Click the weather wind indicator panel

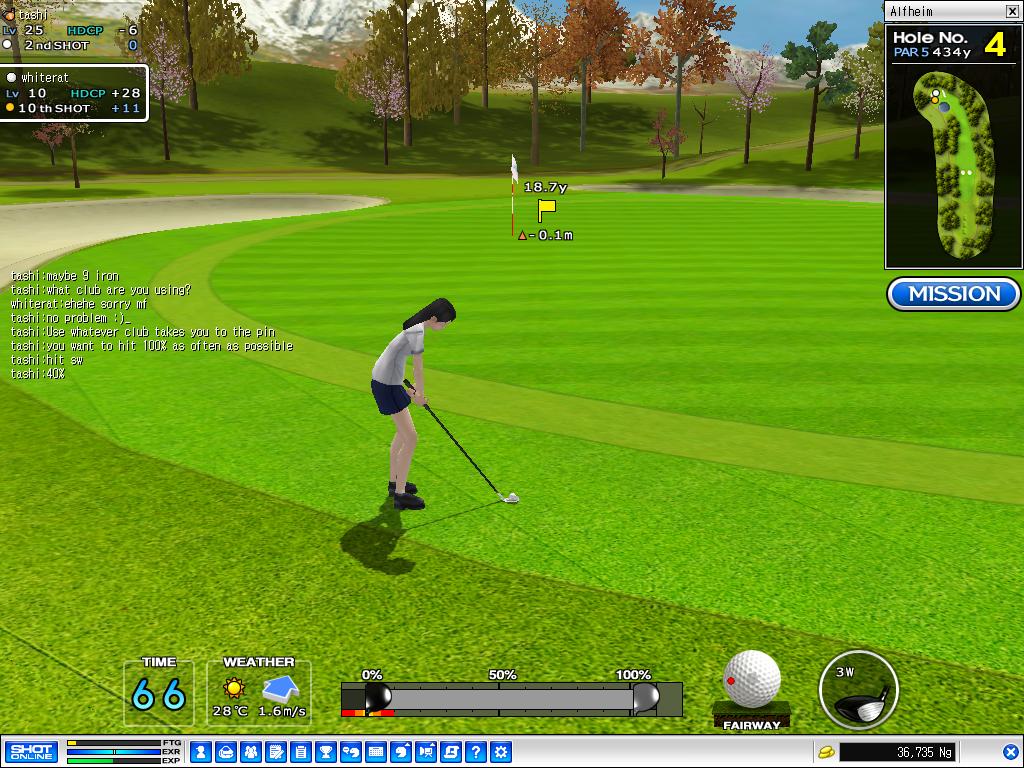(259, 690)
